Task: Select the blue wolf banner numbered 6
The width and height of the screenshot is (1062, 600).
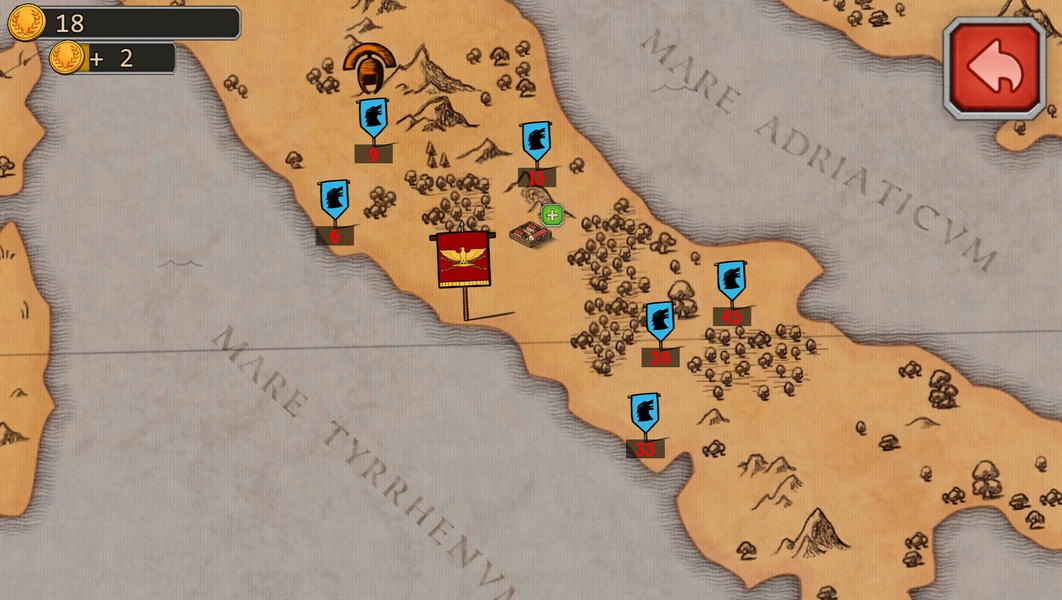Action: pyautogui.click(x=334, y=200)
